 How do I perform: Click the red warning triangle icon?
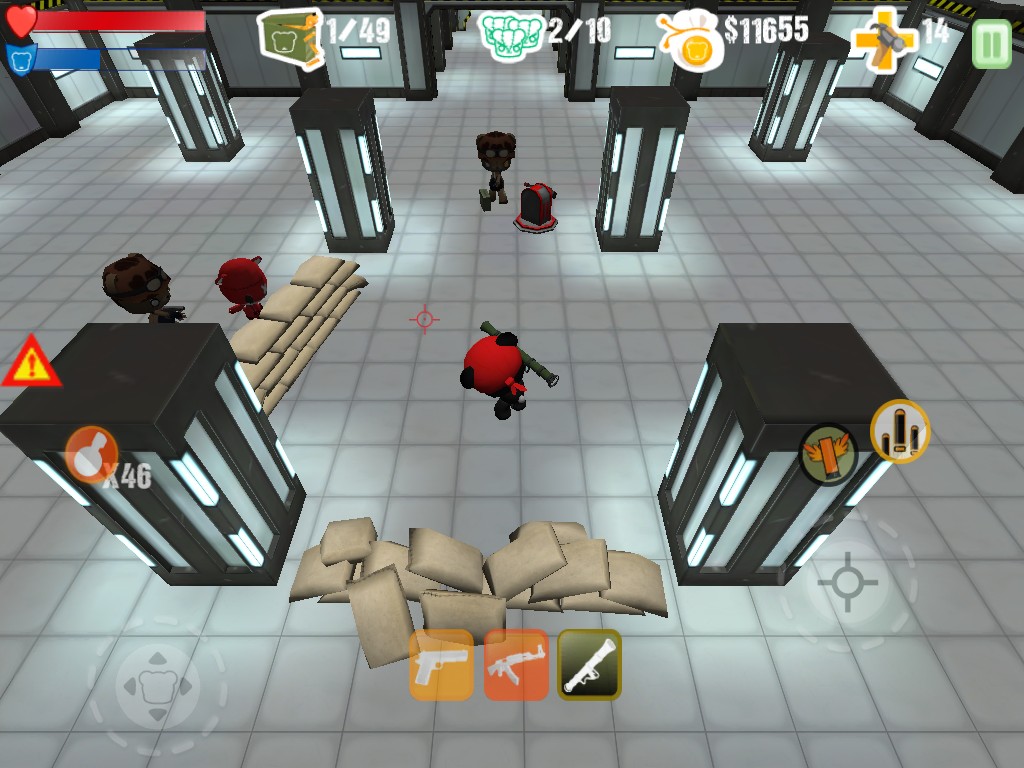30,363
